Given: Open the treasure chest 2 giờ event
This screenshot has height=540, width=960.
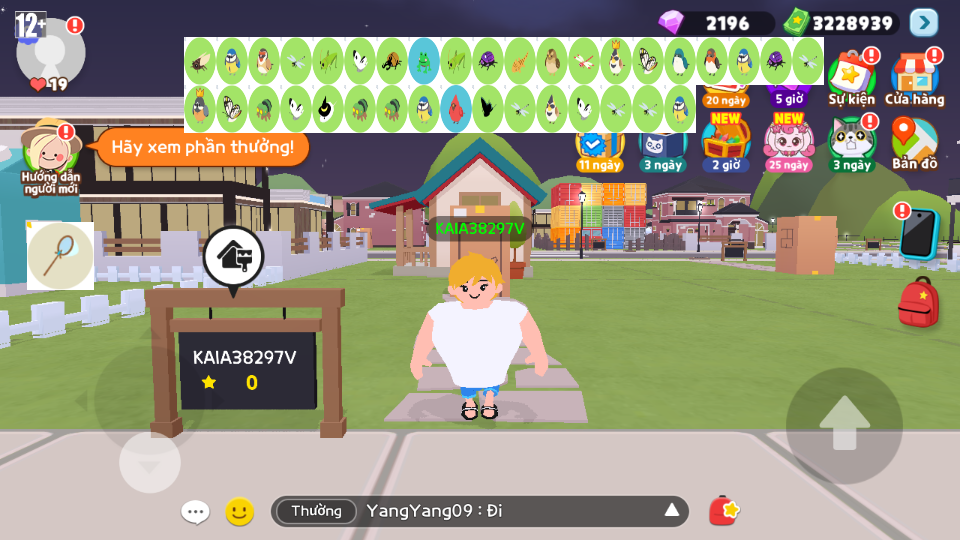Looking at the screenshot, I should pos(724,142).
